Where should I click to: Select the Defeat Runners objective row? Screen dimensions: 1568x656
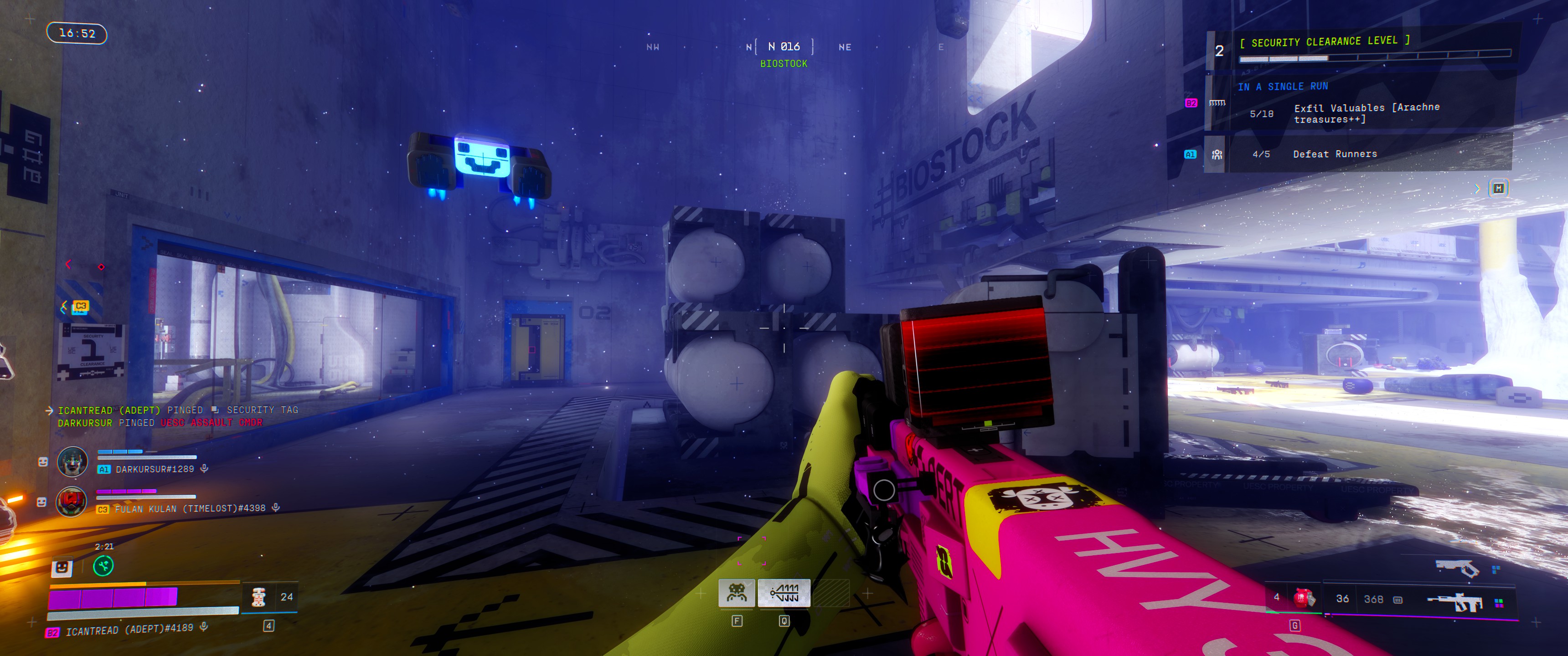click(1334, 154)
